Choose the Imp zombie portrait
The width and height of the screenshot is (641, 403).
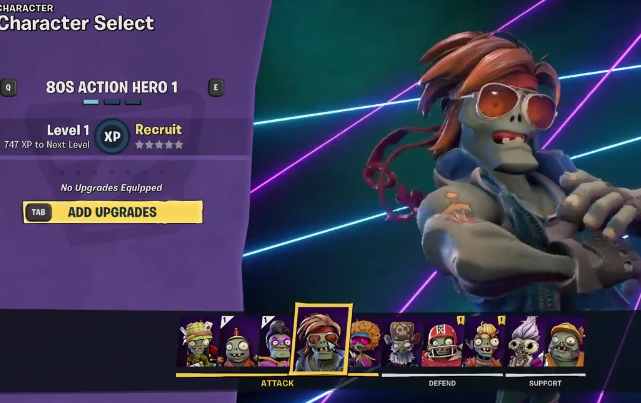pos(238,344)
